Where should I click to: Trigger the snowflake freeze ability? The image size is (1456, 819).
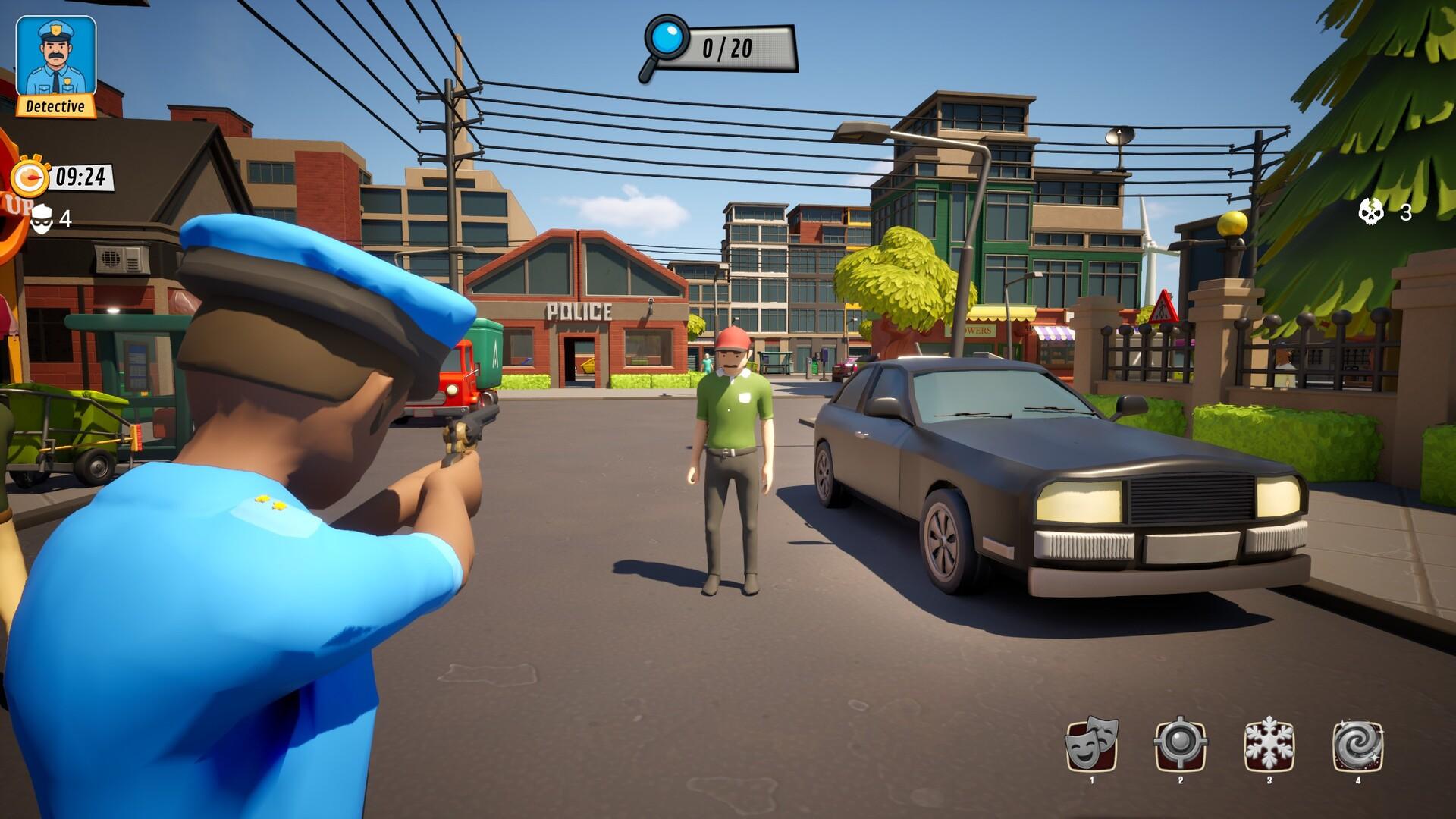coord(1269,744)
